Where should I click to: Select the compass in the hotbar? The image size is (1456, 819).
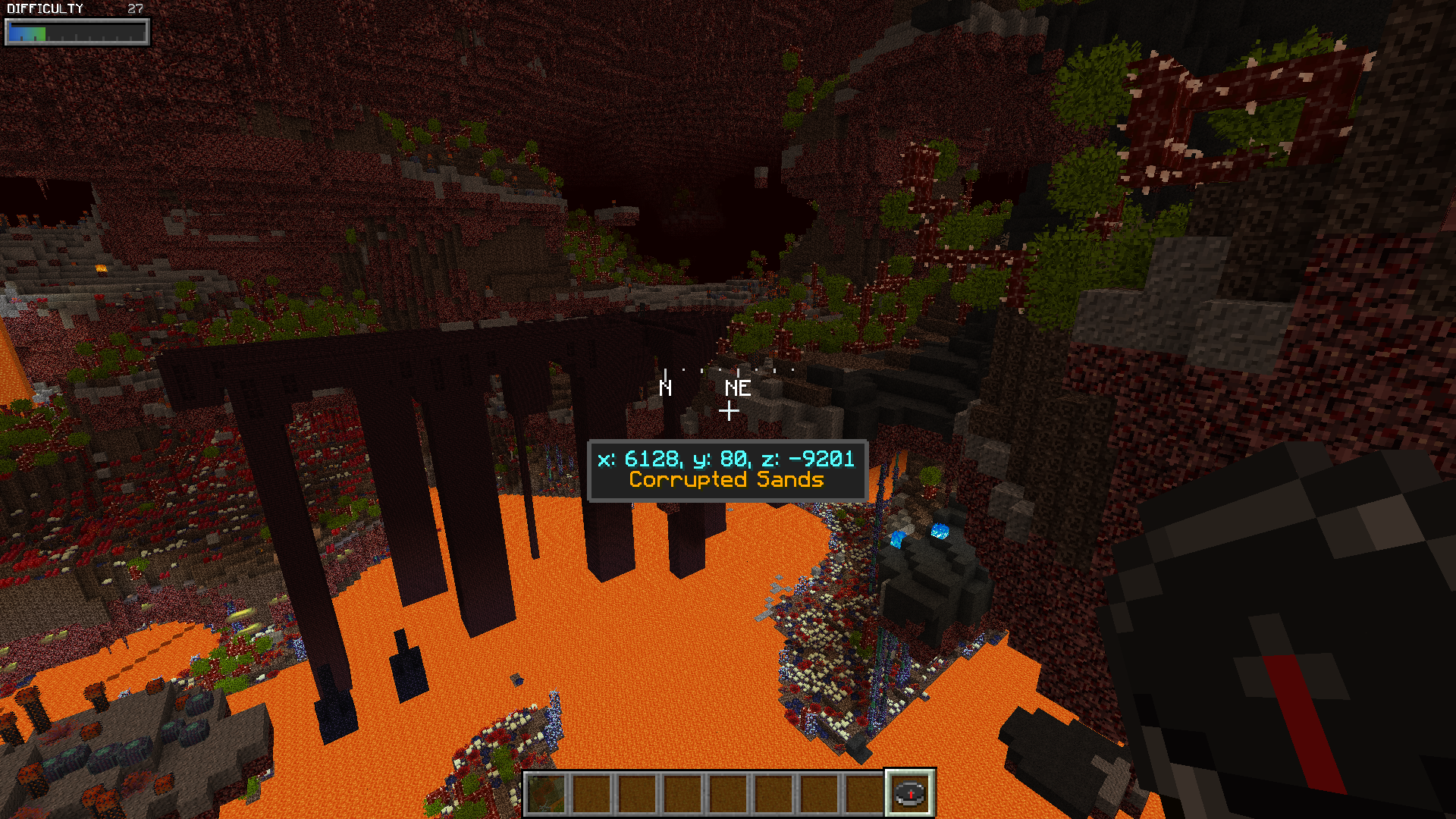click(910, 794)
